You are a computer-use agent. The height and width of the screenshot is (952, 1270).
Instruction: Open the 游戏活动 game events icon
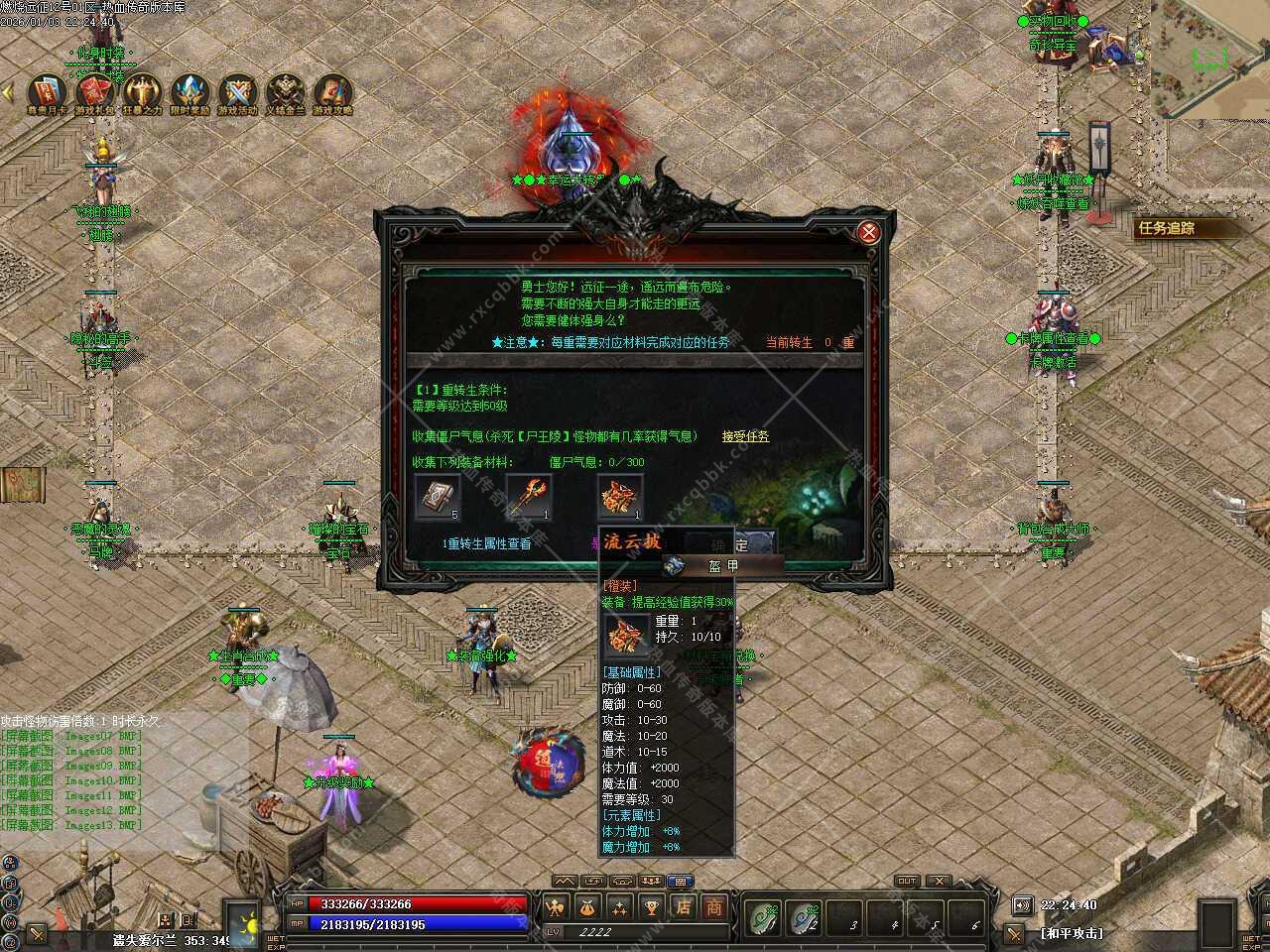[x=237, y=93]
